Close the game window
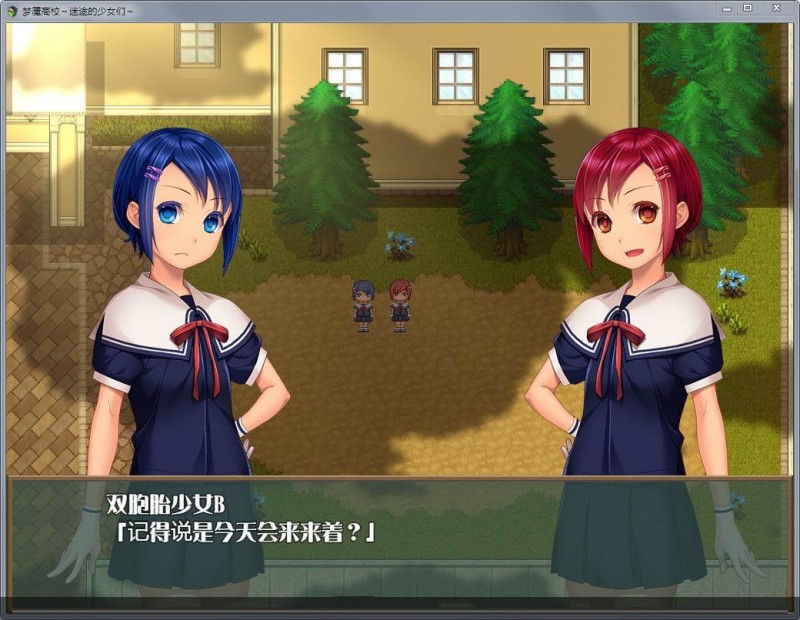This screenshot has height=620, width=800. click(x=776, y=8)
